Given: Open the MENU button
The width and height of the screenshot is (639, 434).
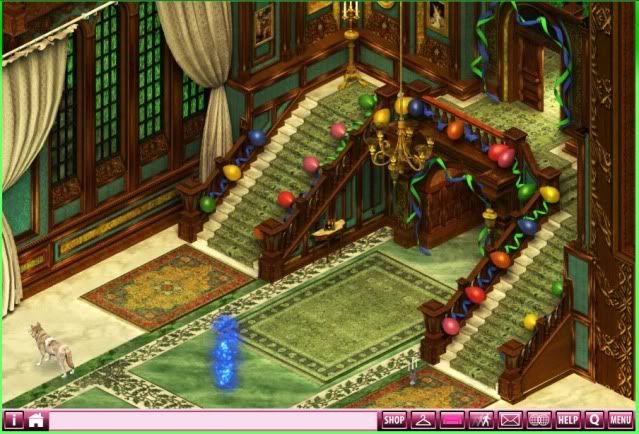Looking at the screenshot, I should point(620,420).
